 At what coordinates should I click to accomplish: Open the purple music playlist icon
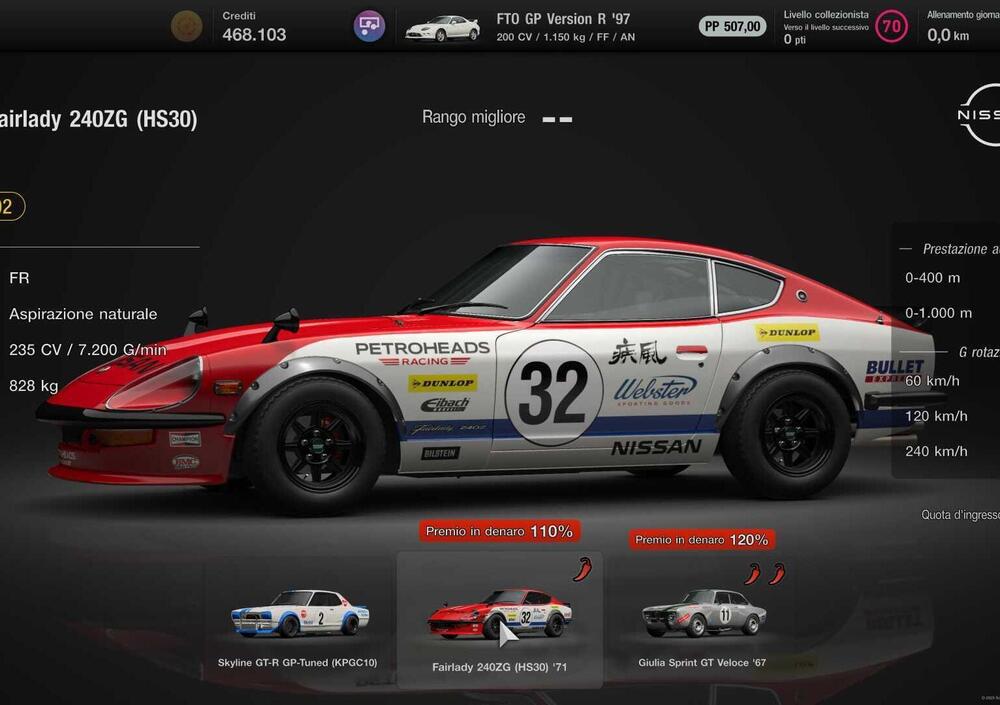pyautogui.click(x=369, y=26)
